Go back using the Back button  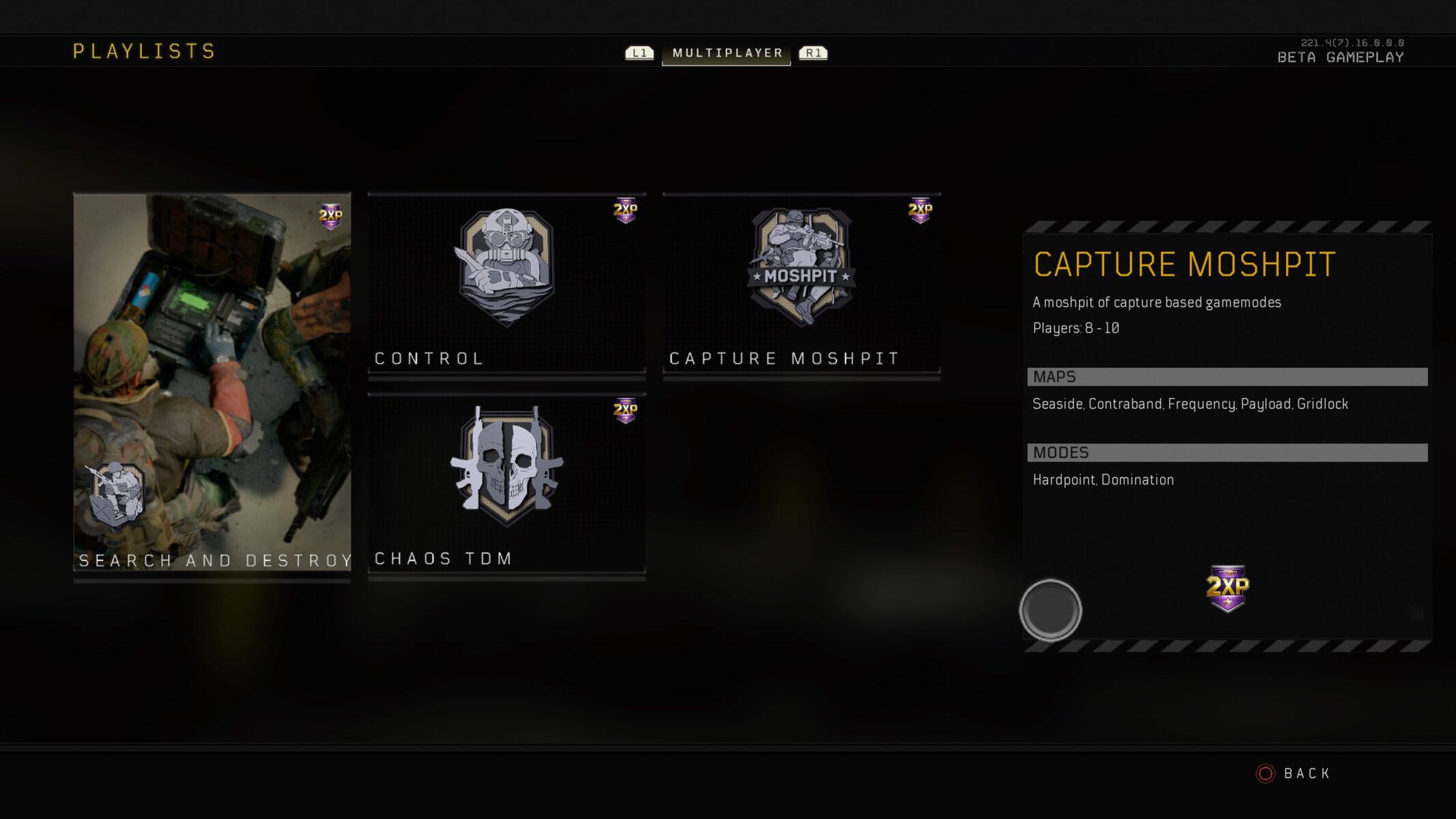pos(1294,773)
